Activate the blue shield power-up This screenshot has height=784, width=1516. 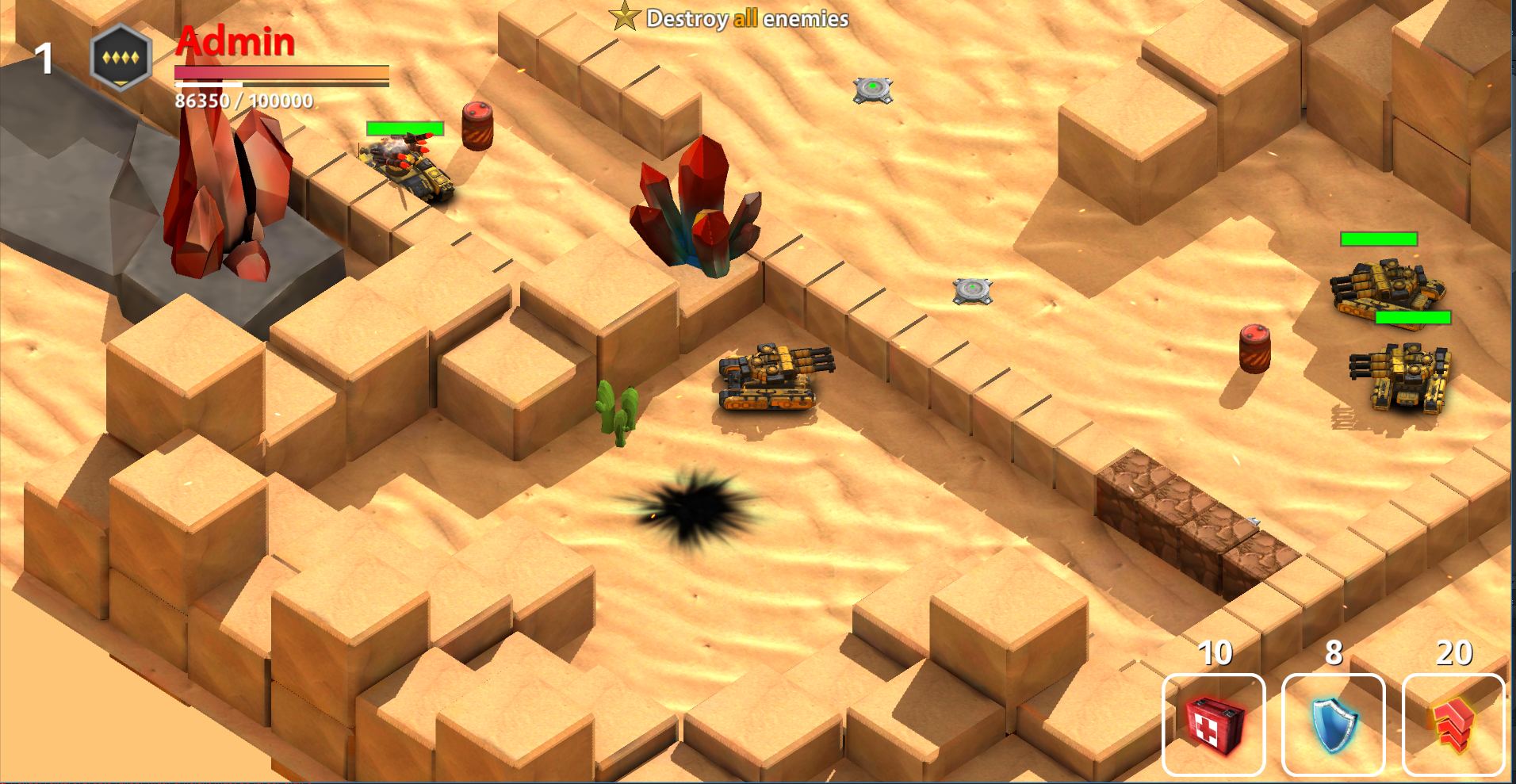click(1333, 725)
